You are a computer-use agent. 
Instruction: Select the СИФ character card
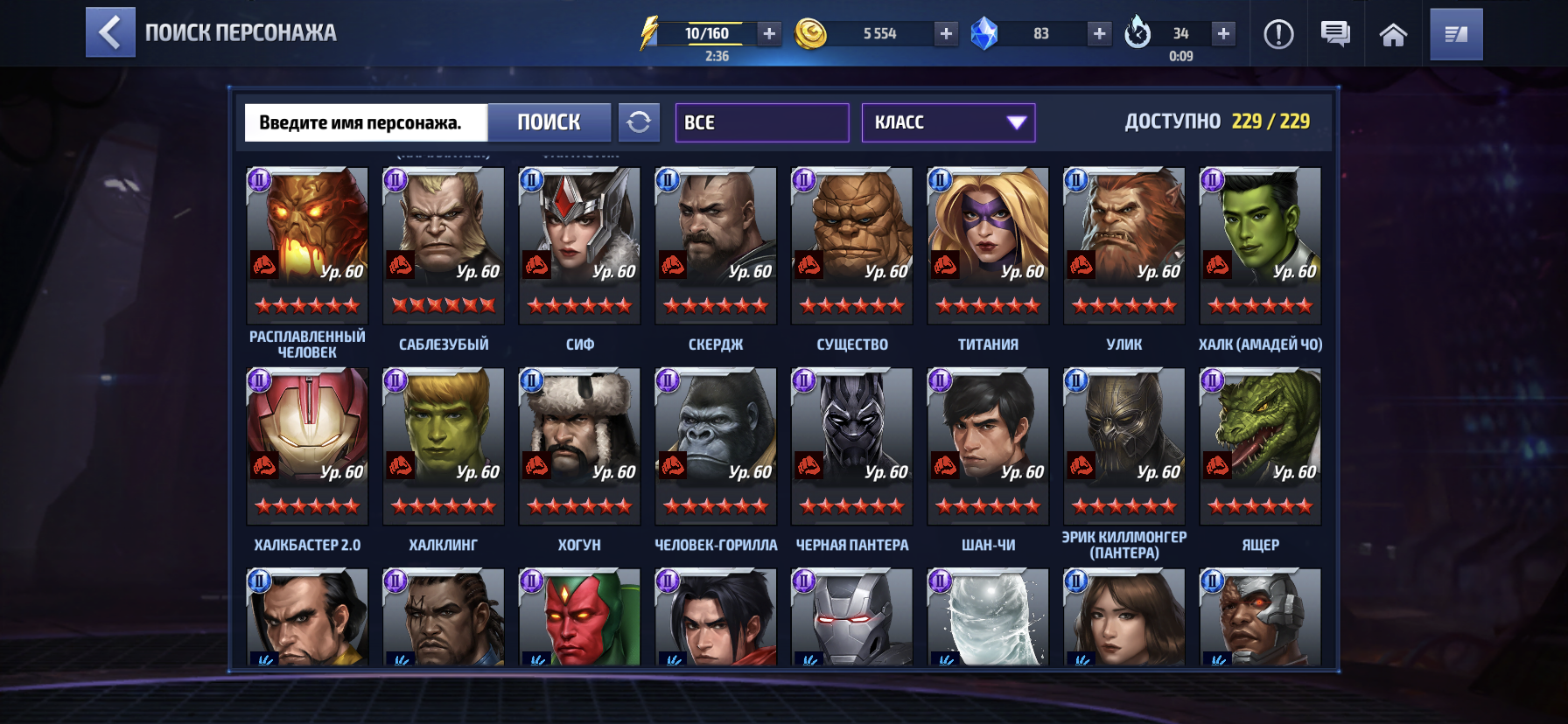[x=578, y=245]
